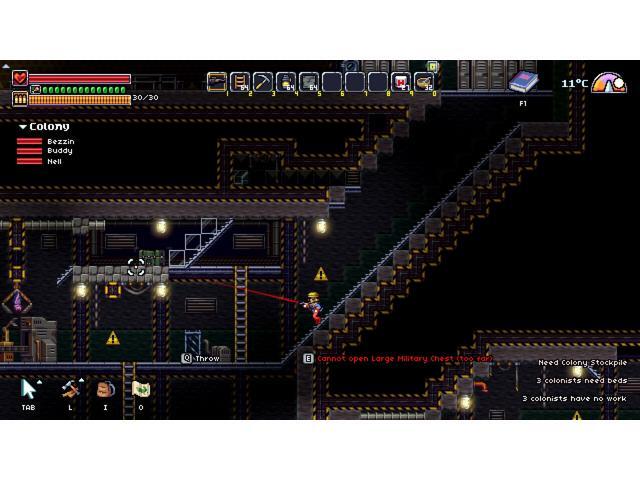
Task: Open the backpack inventory
Action: (106, 388)
